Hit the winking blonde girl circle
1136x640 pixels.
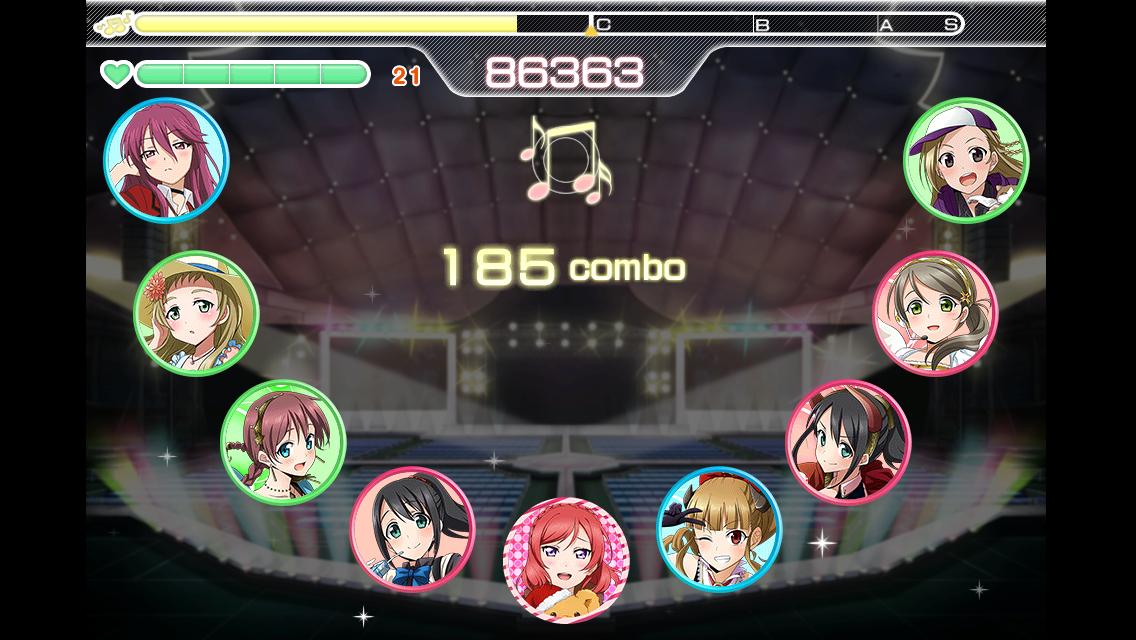pos(719,528)
